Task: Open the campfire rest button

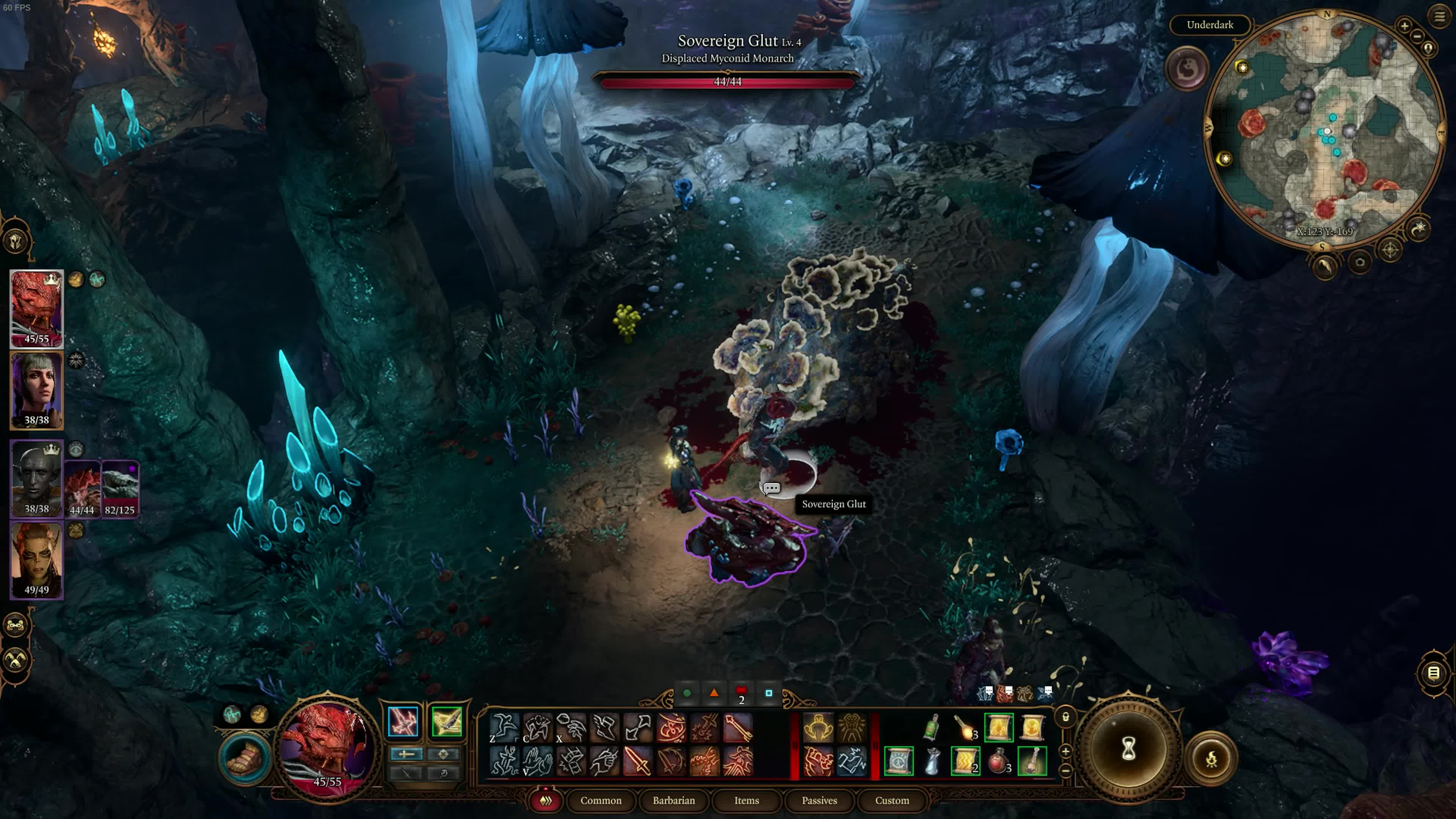Action: [1211, 759]
